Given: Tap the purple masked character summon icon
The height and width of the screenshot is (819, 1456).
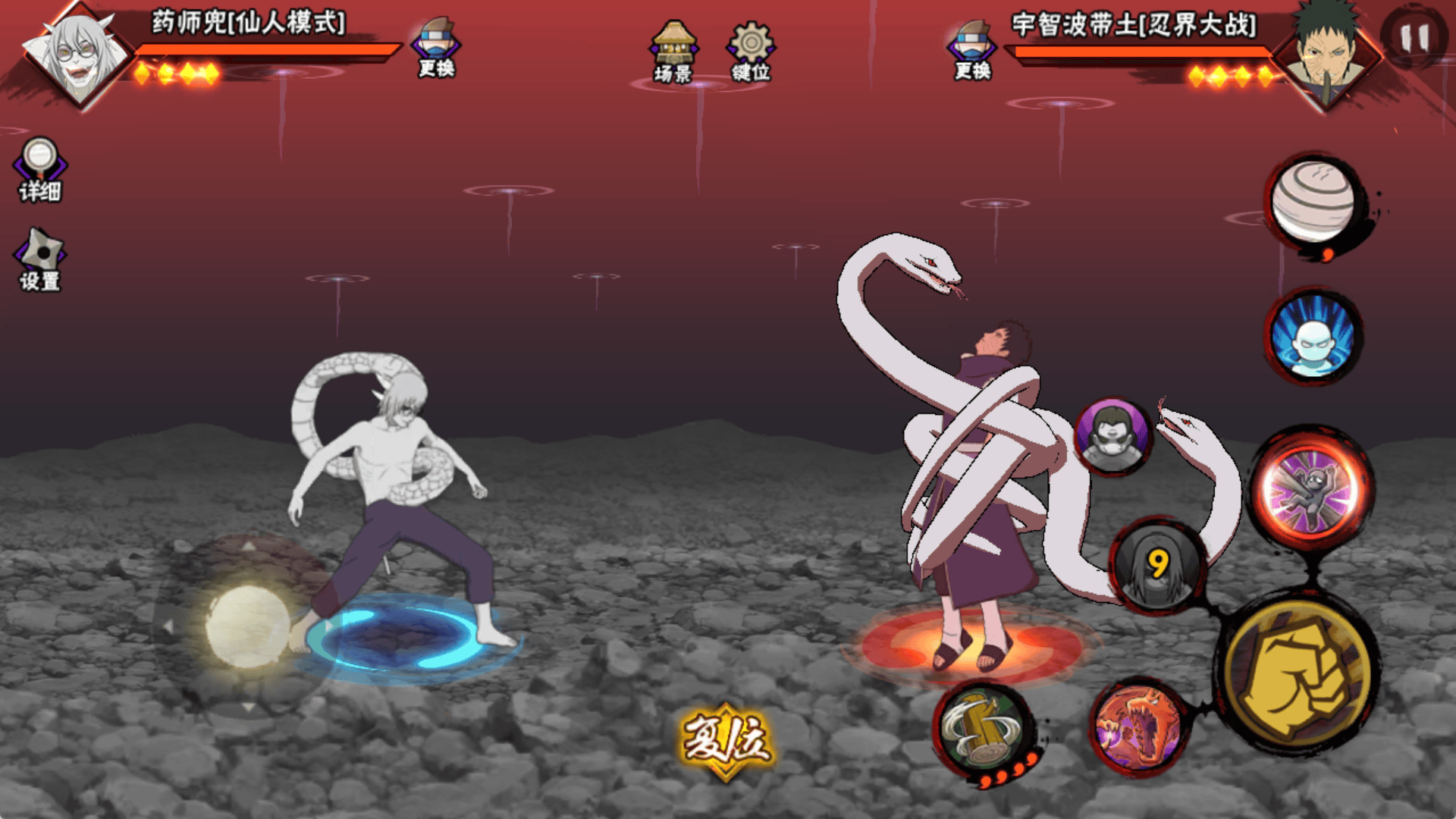Looking at the screenshot, I should coord(1112,436).
